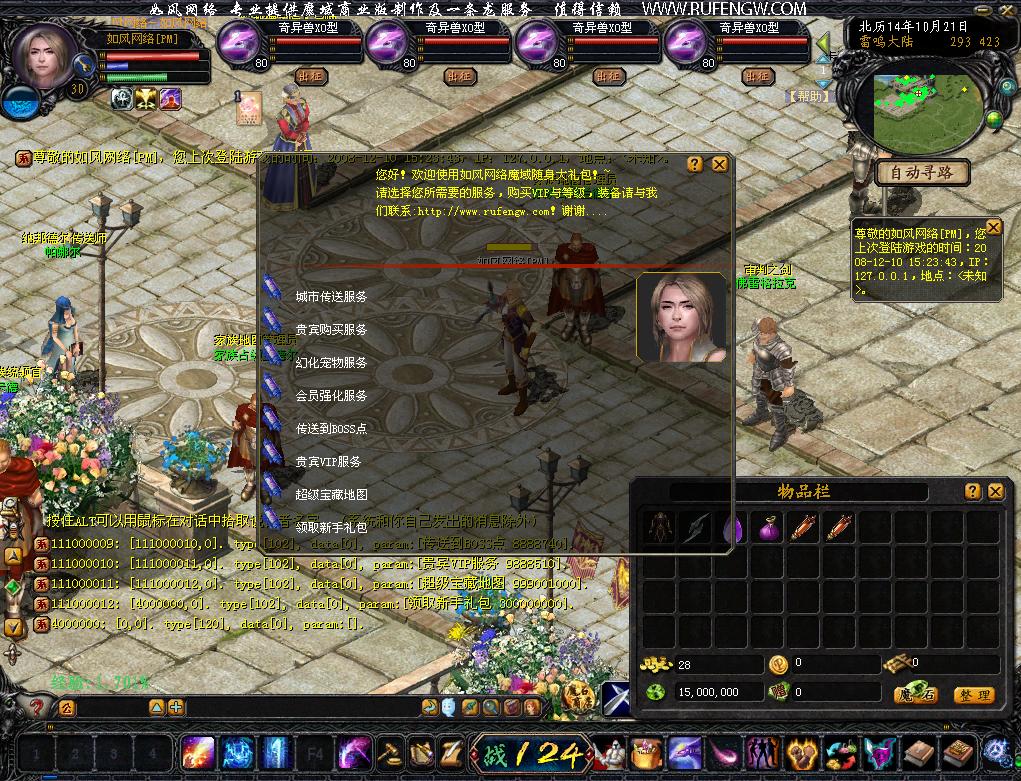Click the 整理 sort button

tap(973, 695)
